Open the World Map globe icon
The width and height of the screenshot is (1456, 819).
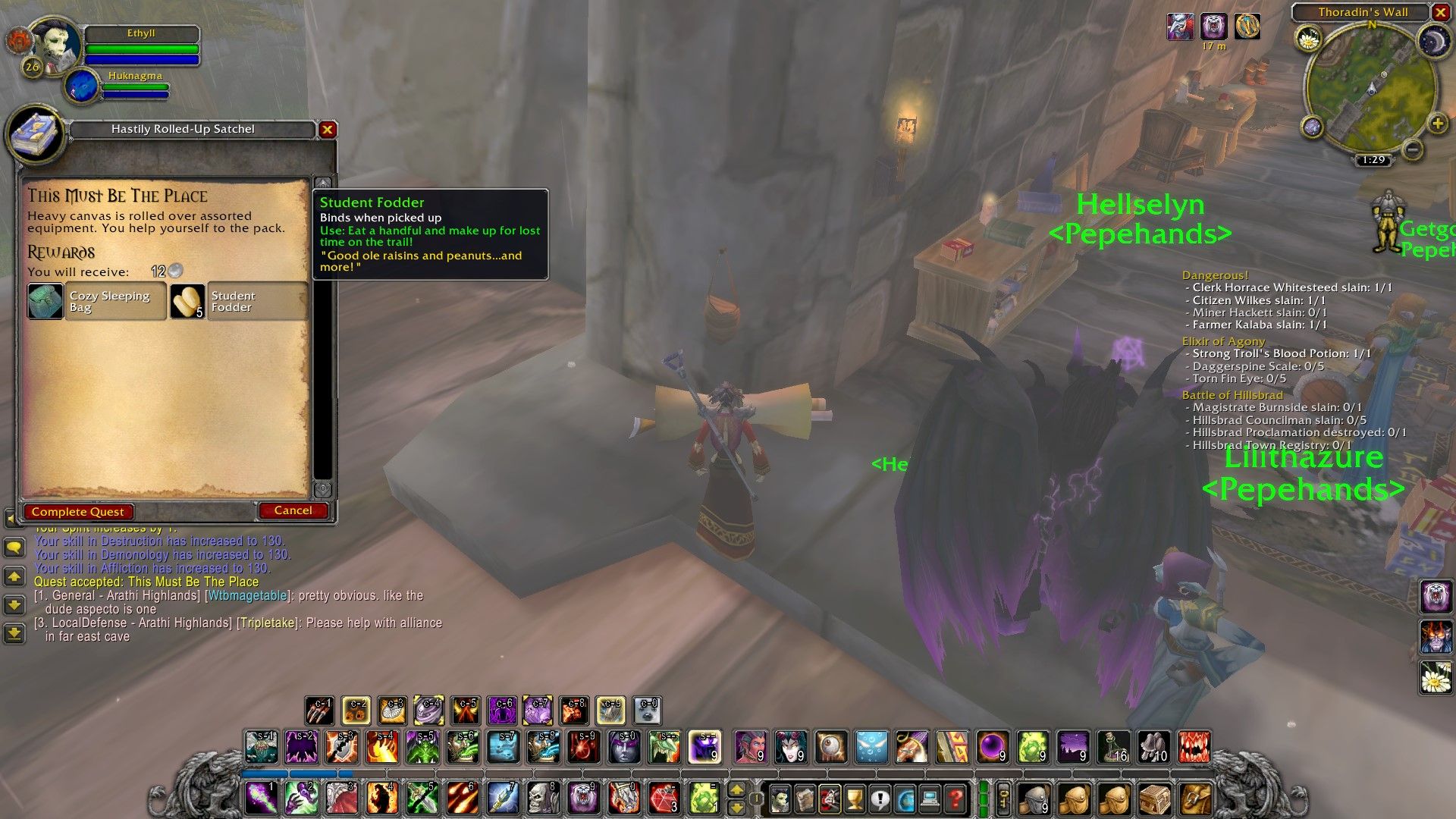907,799
